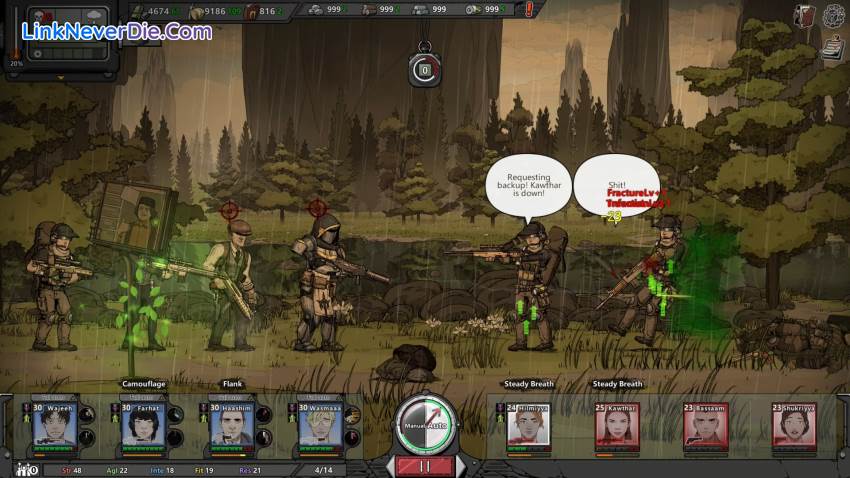Pick Wasmaaa's portrait in the squad bar
The image size is (850, 478).
[318, 426]
